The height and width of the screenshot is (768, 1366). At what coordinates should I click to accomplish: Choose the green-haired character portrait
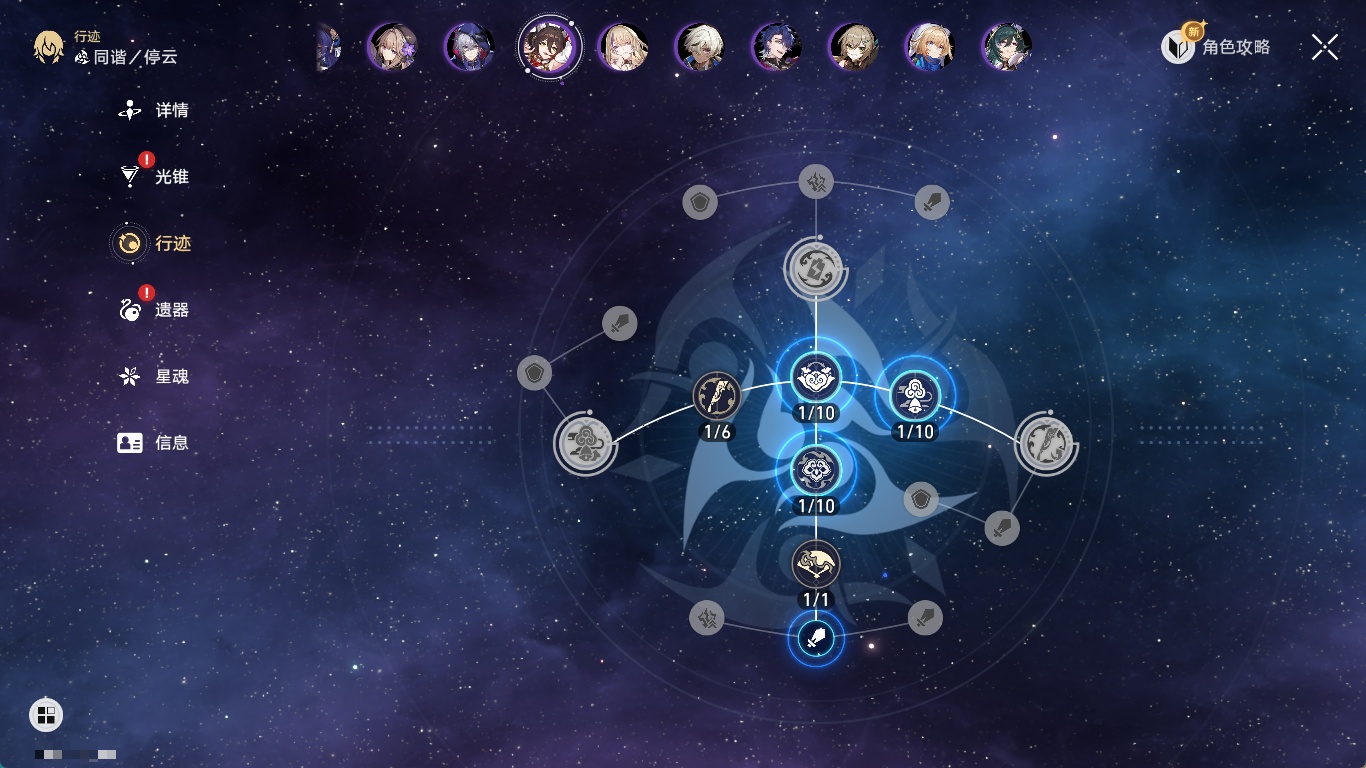point(1006,47)
